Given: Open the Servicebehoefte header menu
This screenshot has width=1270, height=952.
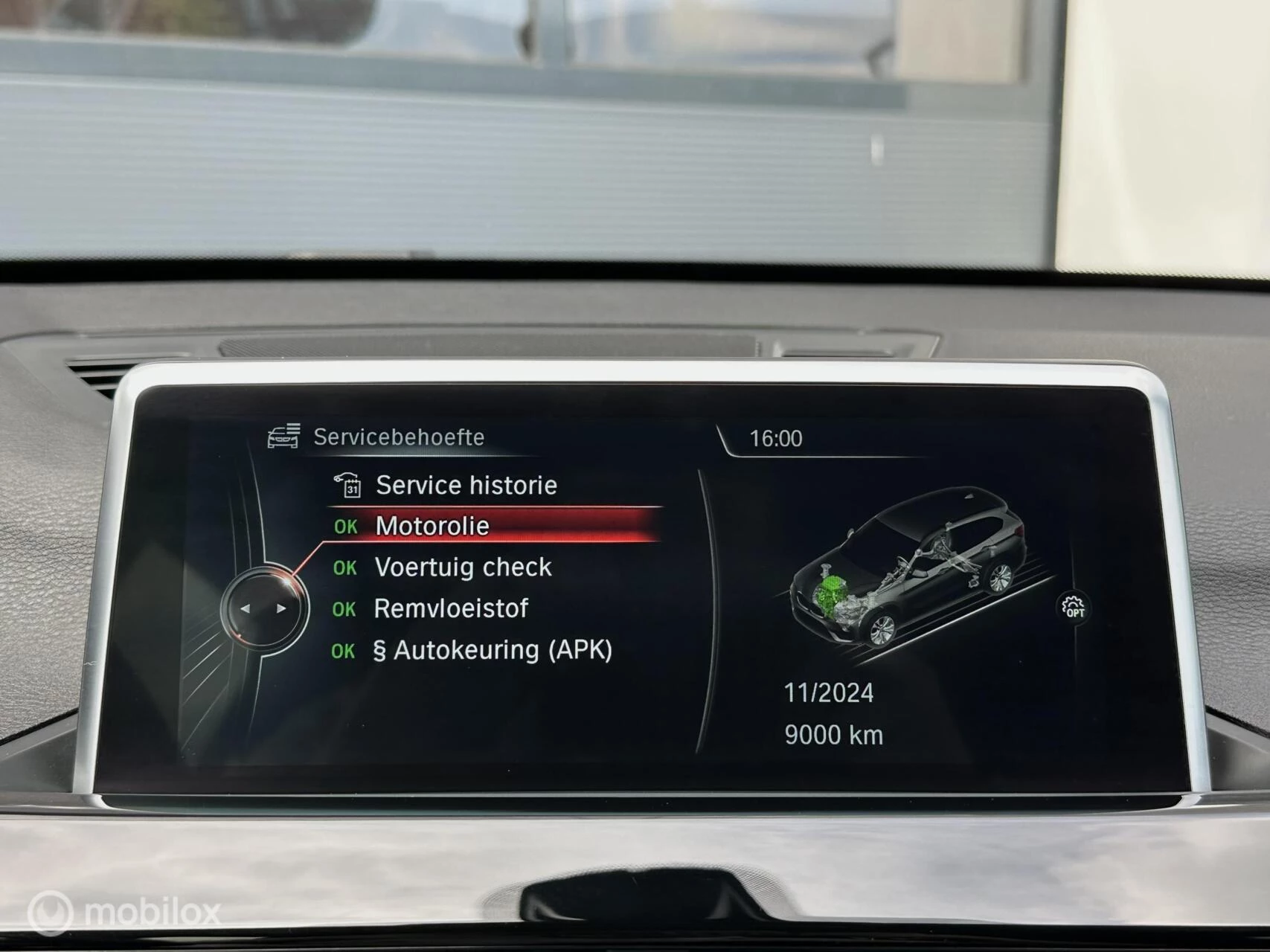Looking at the screenshot, I should point(397,437).
